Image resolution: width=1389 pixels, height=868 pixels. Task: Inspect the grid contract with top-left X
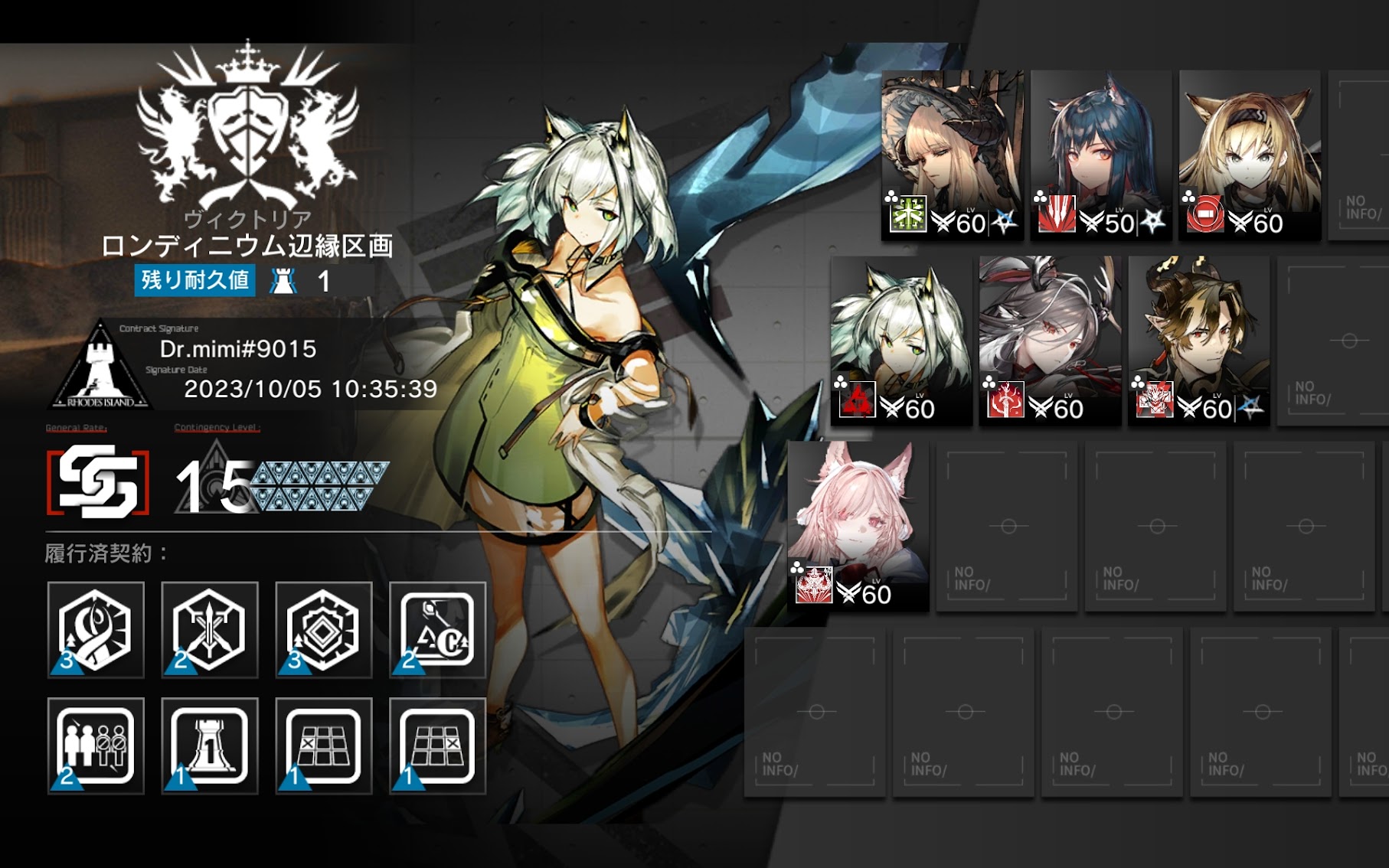(x=323, y=746)
